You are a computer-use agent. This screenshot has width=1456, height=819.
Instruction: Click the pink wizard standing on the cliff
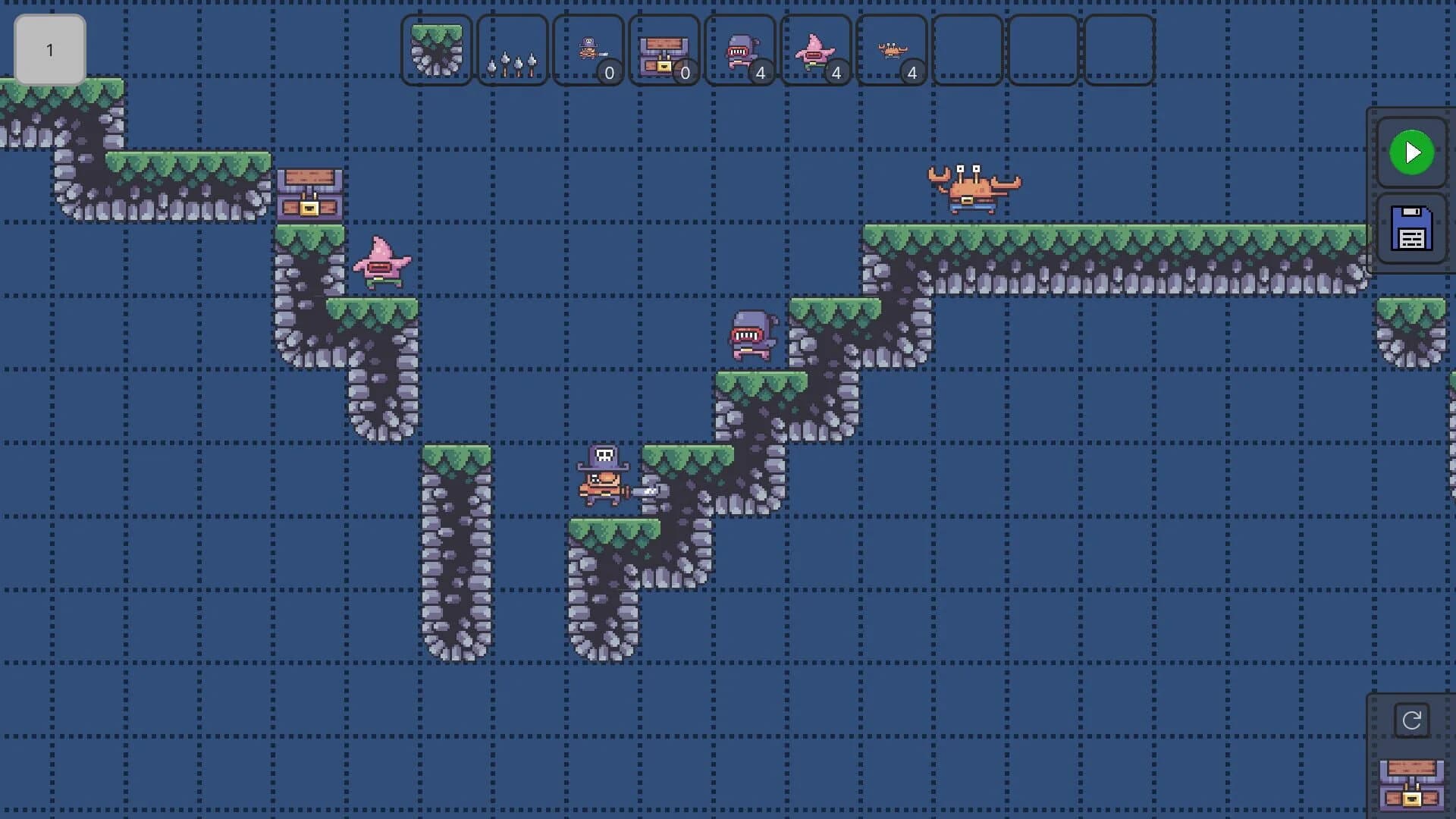pos(383,265)
